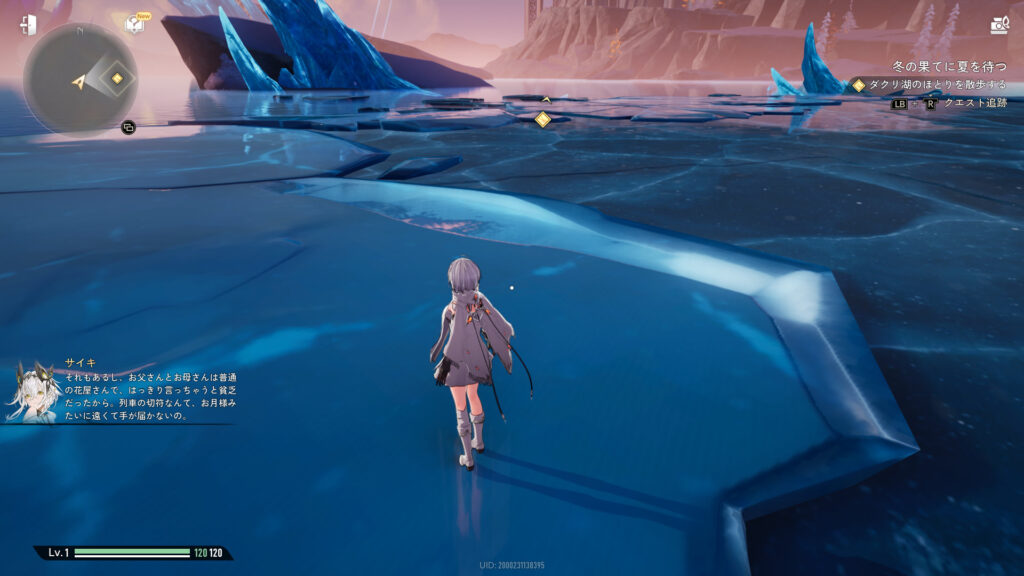Select the gold quest marker on the minimap

tap(117, 78)
